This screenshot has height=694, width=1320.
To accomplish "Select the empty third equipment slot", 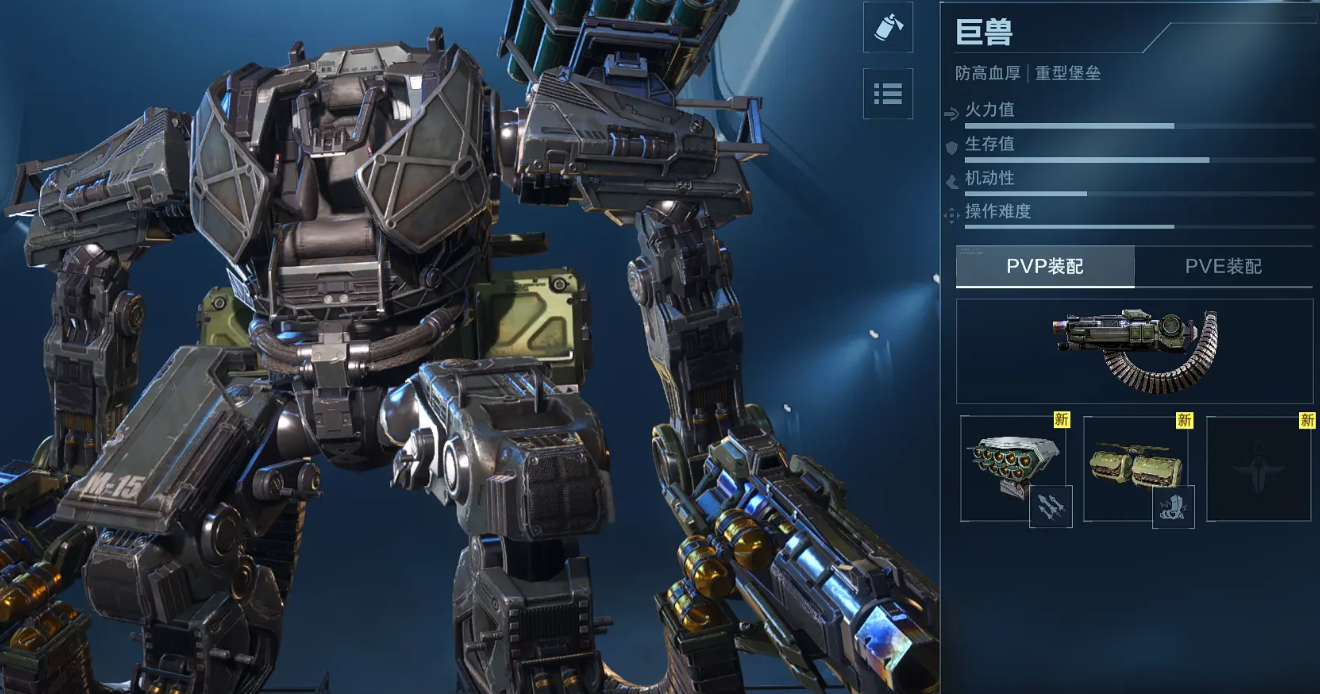I will [x=1259, y=468].
